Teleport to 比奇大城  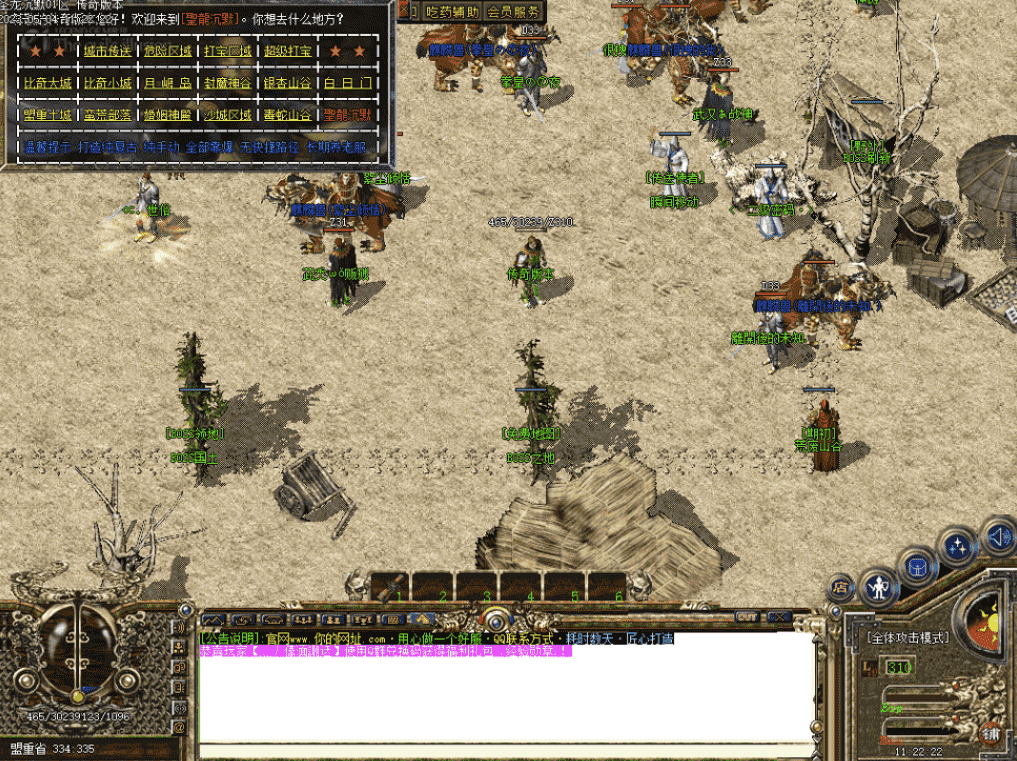click(x=45, y=83)
